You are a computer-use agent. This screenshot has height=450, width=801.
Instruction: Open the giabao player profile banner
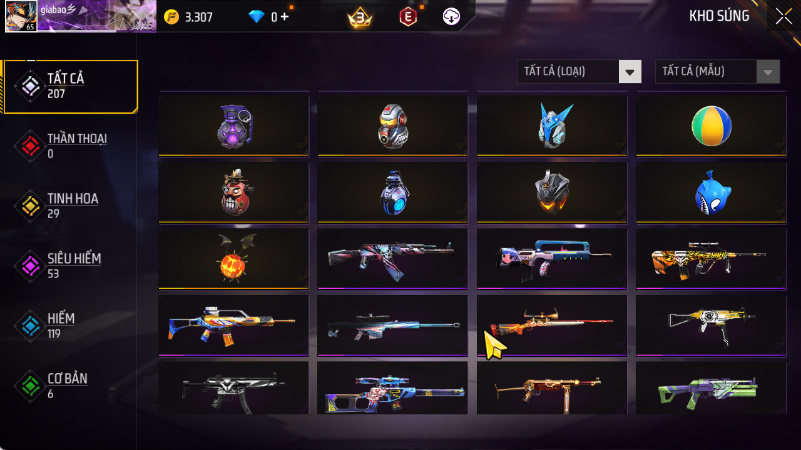click(78, 15)
